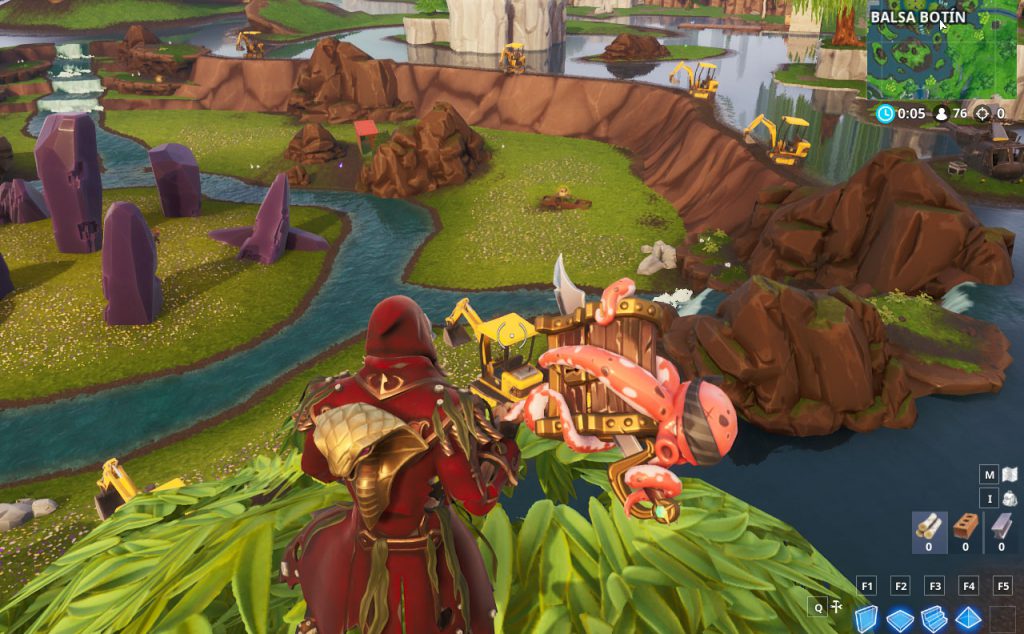Switch to the metal beam material

(x=1001, y=527)
